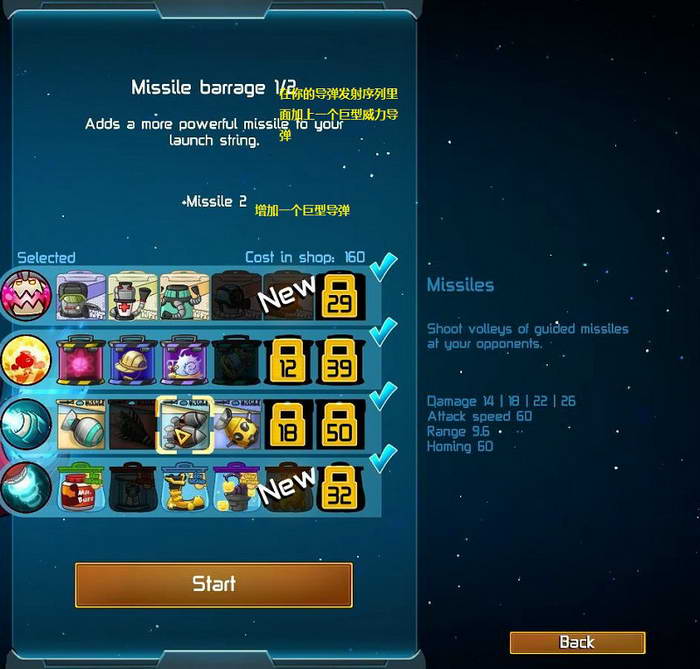The height and width of the screenshot is (669, 700).
Task: Choose the golden boots upgrade
Action: pyautogui.click(x=185, y=487)
